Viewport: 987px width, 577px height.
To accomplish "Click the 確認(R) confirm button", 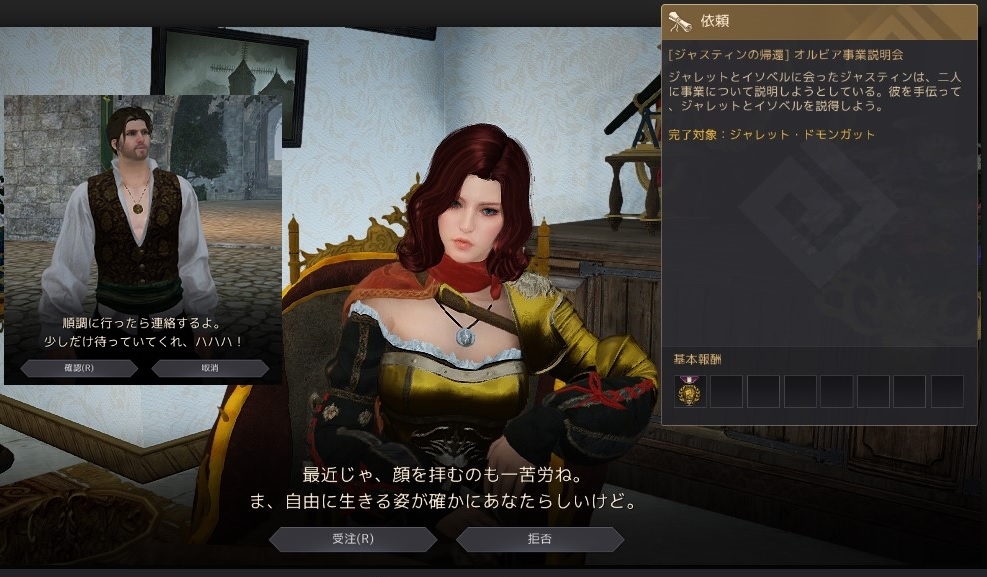I will point(79,368).
